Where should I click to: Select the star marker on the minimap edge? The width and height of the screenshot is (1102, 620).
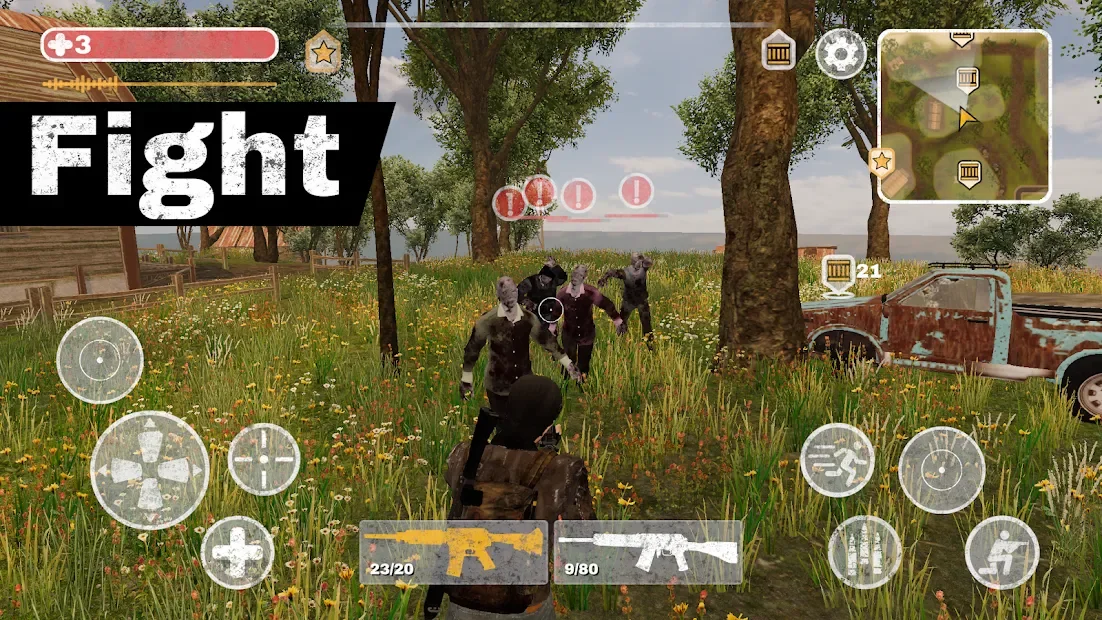click(882, 160)
